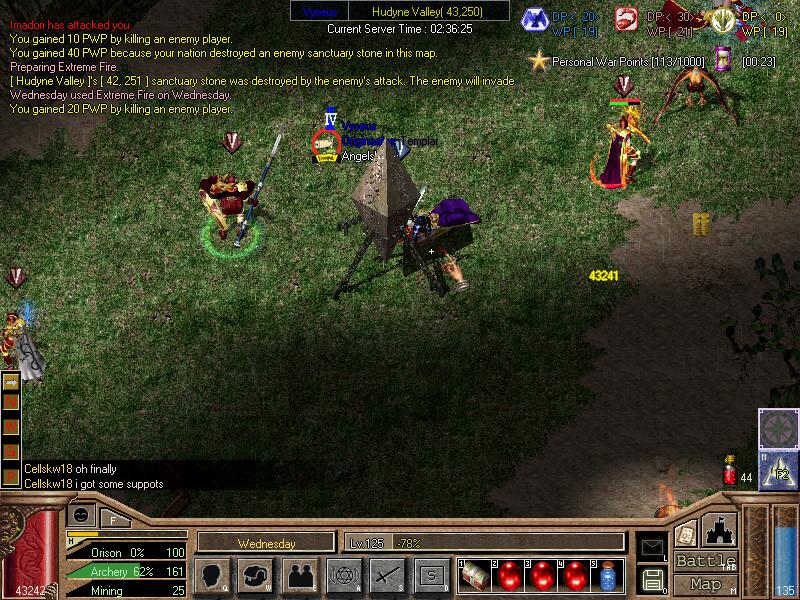Click the smiley face emote button

tap(82, 515)
